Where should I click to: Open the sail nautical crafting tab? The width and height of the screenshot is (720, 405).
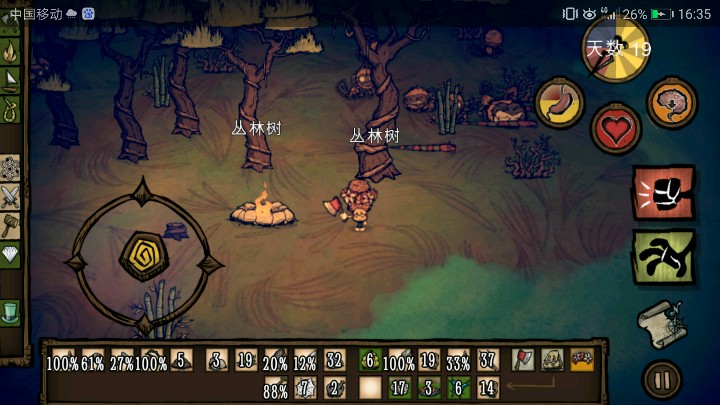(11, 80)
